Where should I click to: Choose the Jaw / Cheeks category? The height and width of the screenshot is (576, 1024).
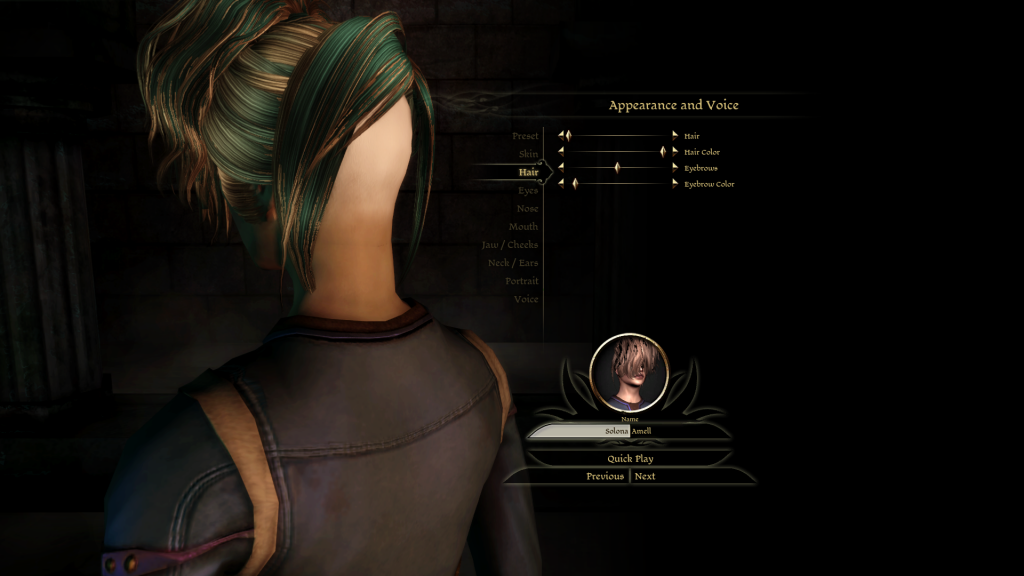tap(510, 245)
